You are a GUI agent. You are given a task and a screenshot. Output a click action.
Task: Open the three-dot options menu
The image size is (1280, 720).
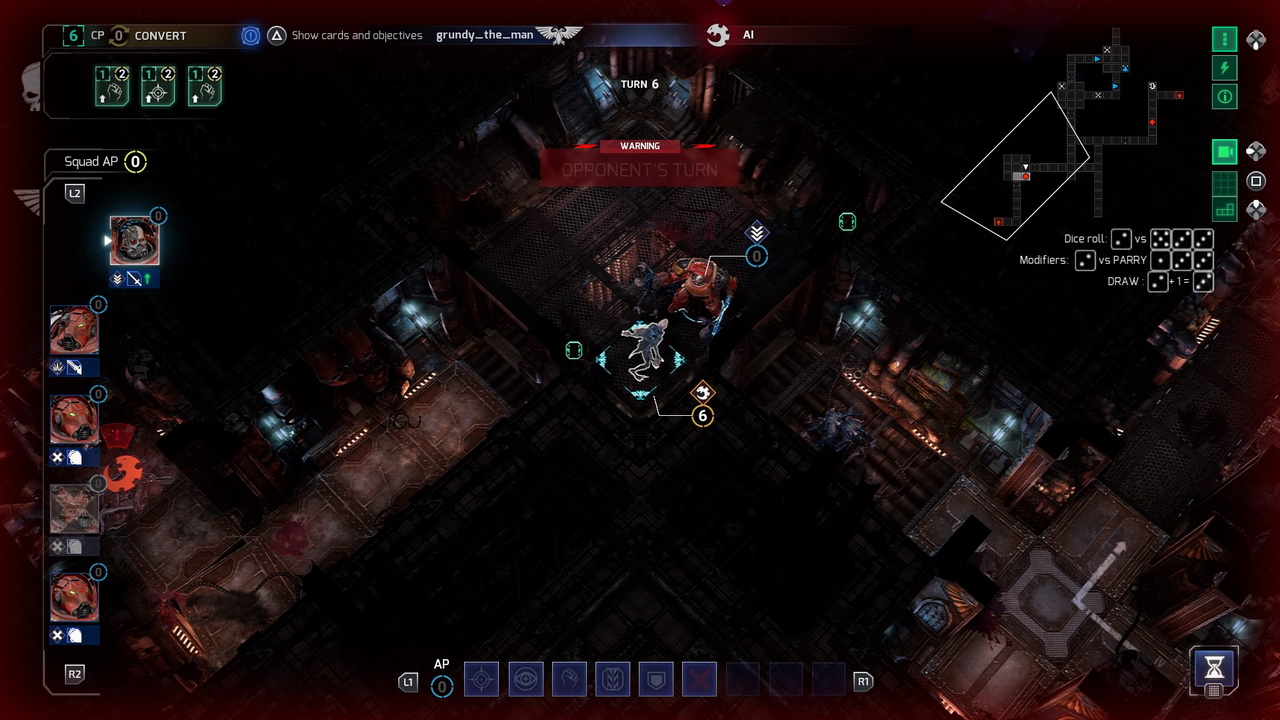click(1225, 40)
